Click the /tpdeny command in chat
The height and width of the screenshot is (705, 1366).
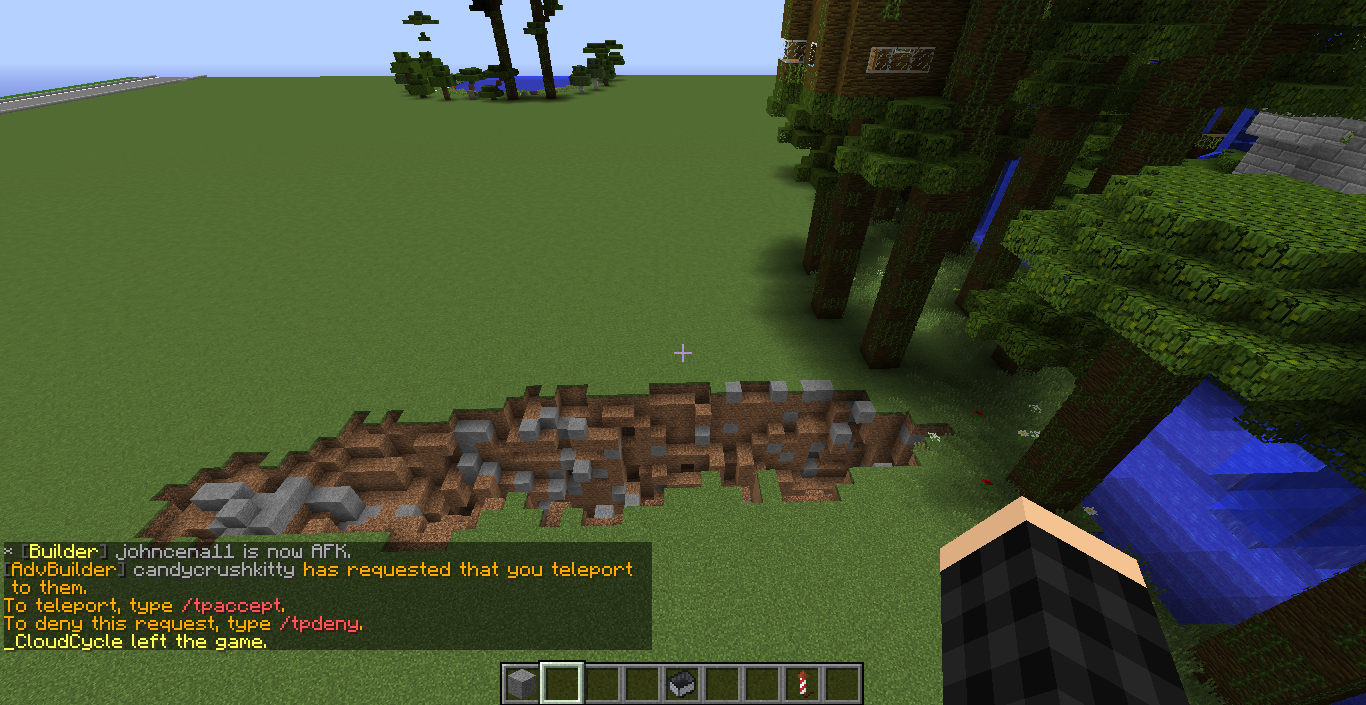(x=320, y=624)
